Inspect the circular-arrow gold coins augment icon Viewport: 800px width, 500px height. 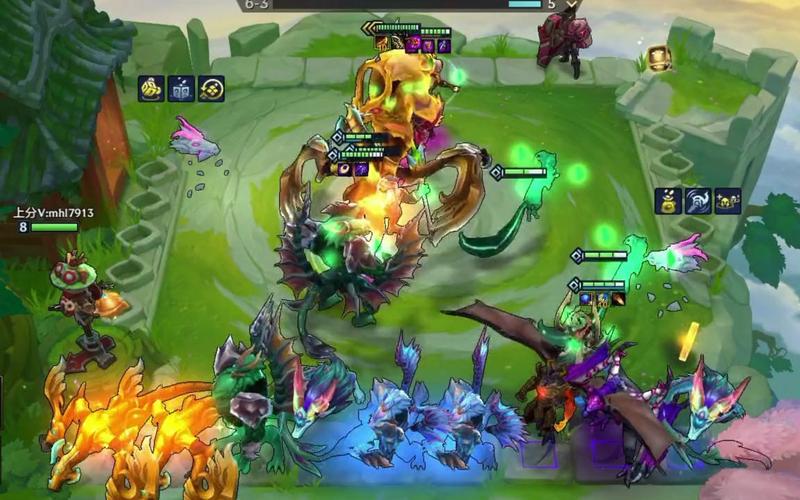coord(211,88)
